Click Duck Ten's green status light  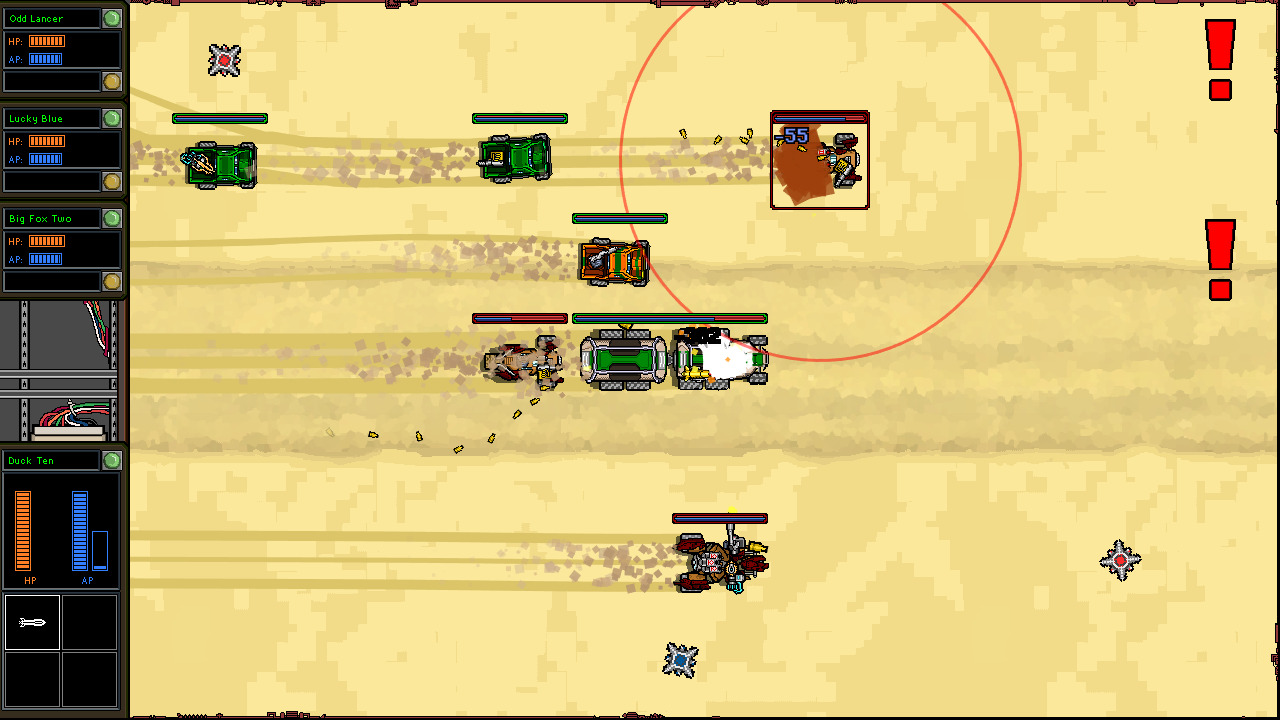(x=112, y=460)
